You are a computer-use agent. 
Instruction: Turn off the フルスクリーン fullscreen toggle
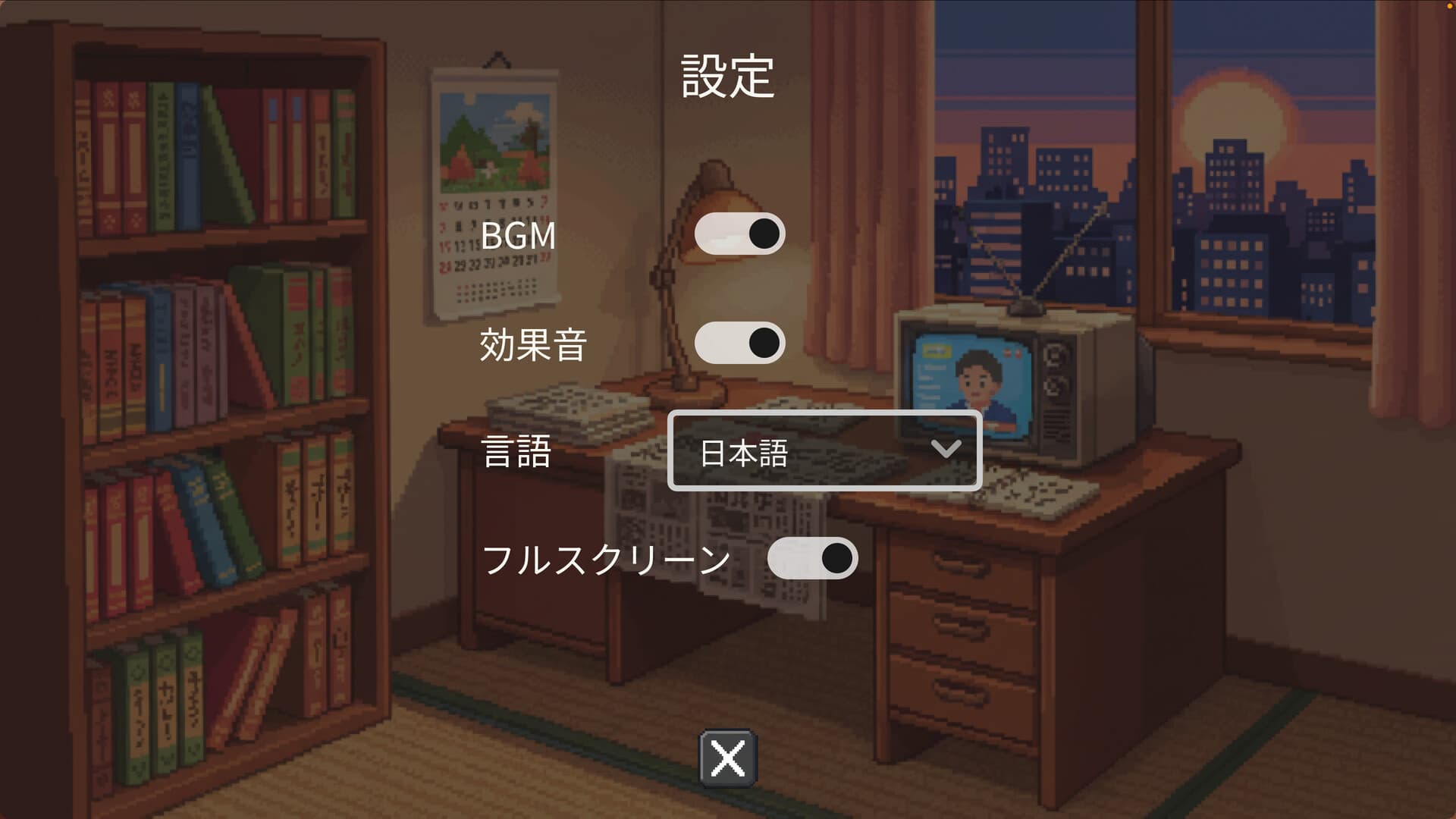pos(811,559)
